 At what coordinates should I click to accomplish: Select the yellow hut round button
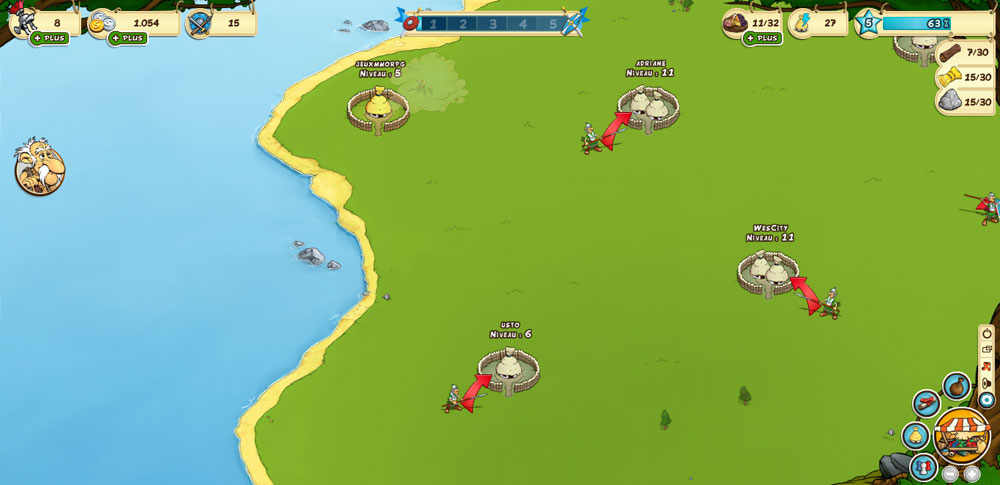(x=915, y=436)
